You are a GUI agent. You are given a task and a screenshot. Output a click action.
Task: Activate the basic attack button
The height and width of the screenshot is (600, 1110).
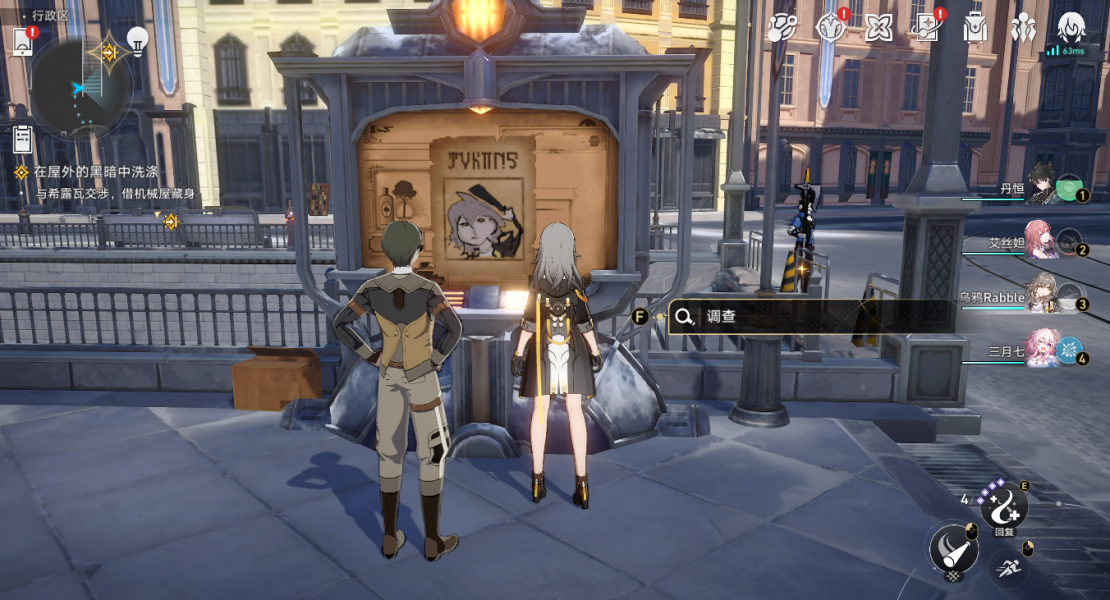(x=952, y=548)
